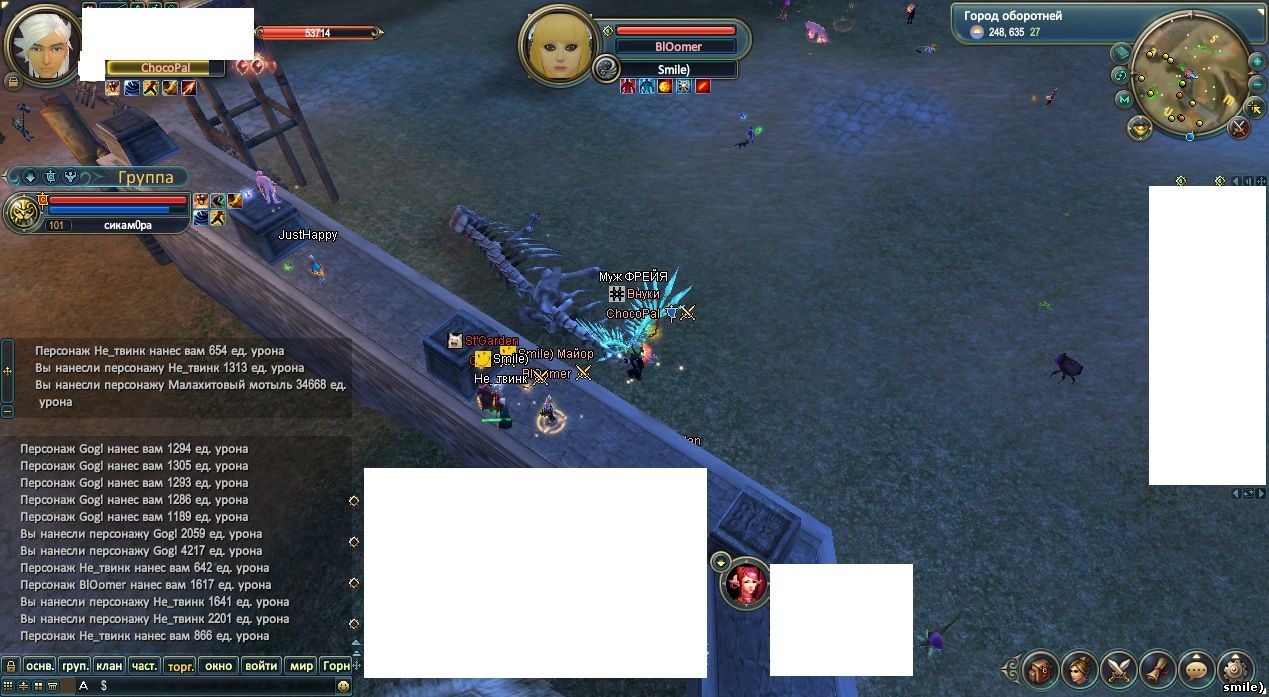Switch chat to the "торг." tab
1269x697 pixels.
coord(180,665)
